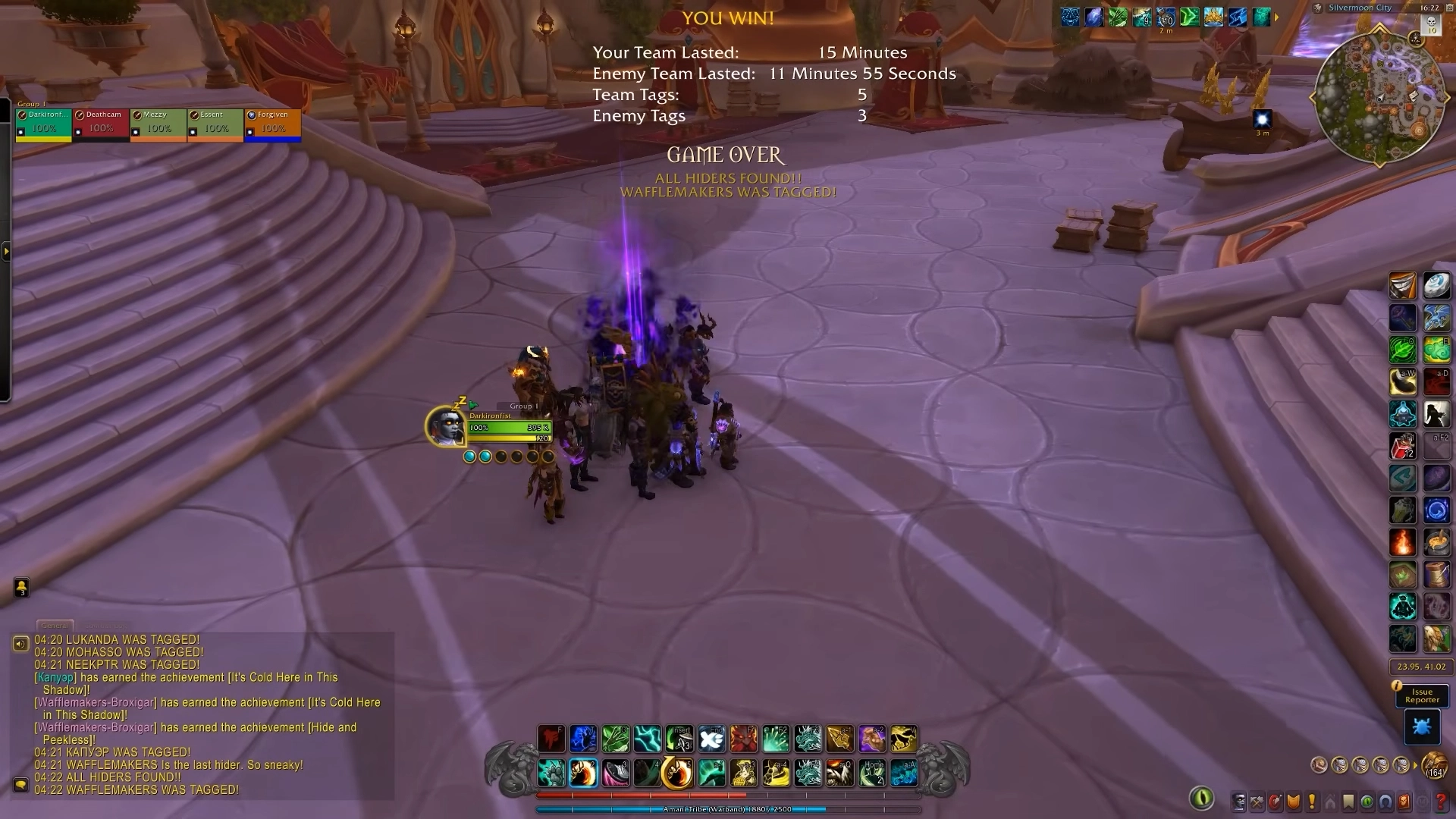Image resolution: width=1456 pixels, height=819 pixels.
Task: Use the red lion face ability
Action: coord(744,739)
